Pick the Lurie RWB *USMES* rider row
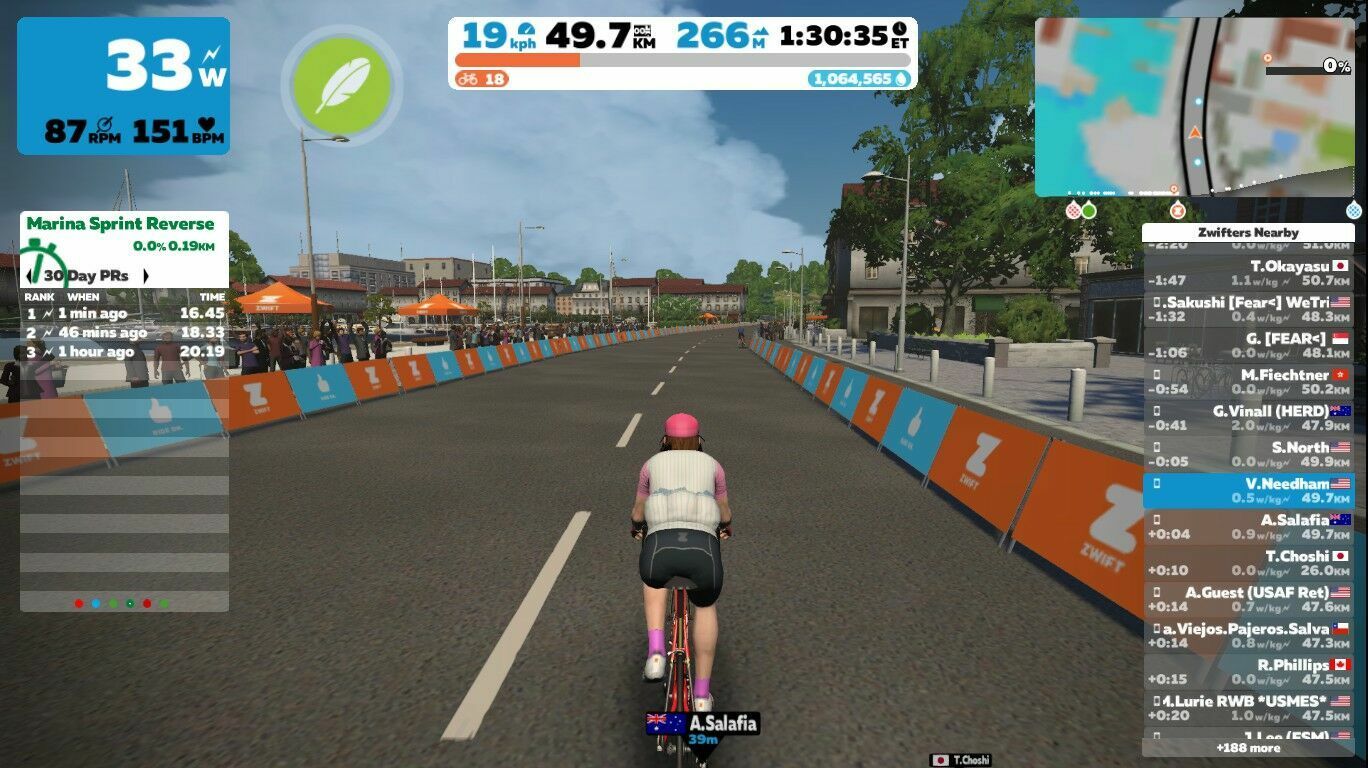This screenshot has height=768, width=1368. coord(1247,708)
